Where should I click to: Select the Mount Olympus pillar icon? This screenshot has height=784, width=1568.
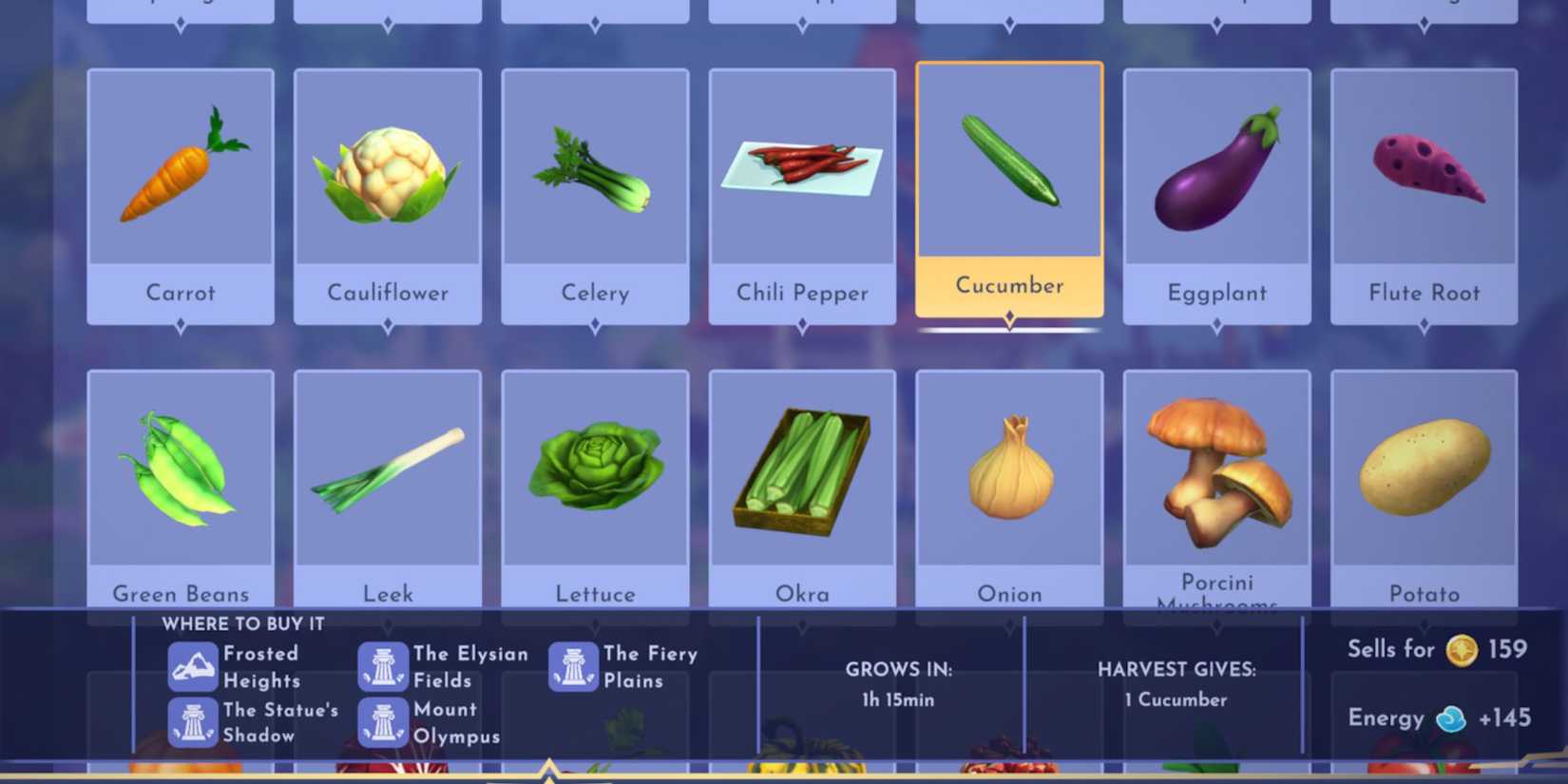(384, 722)
